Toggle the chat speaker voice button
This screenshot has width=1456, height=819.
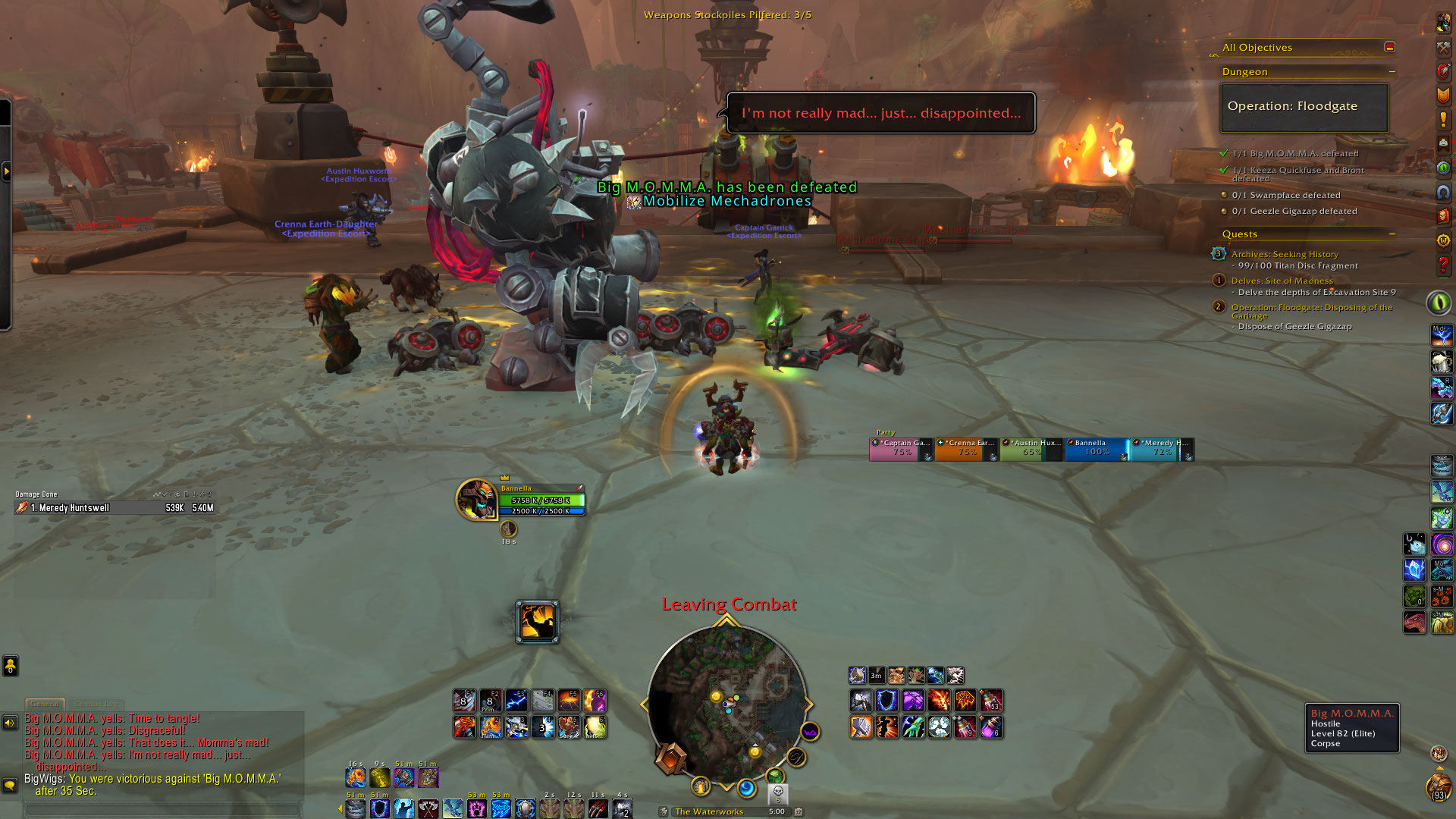pyautogui.click(x=10, y=723)
